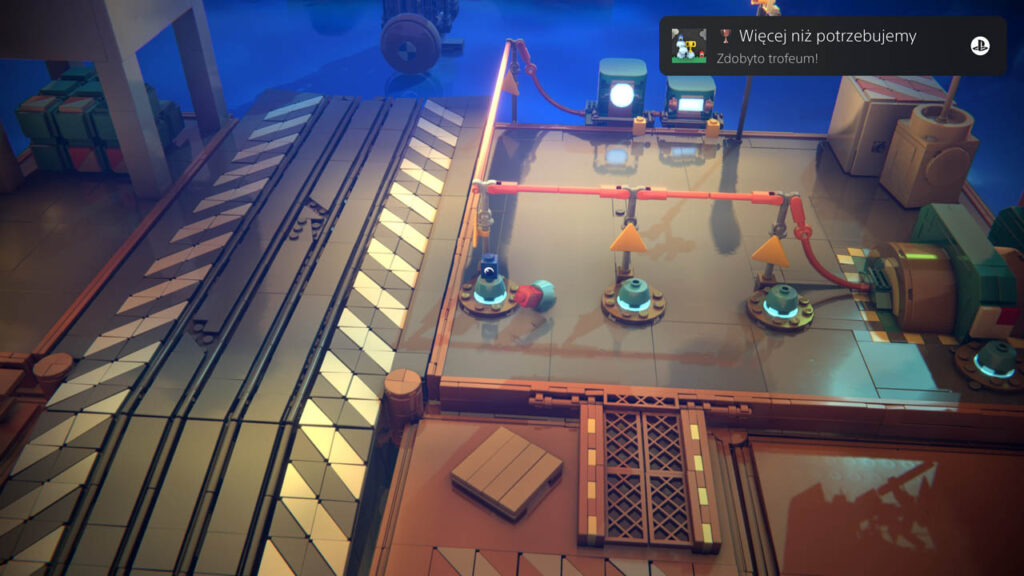
Task: Click the trophy notification's thumbnail image
Action: [x=689, y=46]
